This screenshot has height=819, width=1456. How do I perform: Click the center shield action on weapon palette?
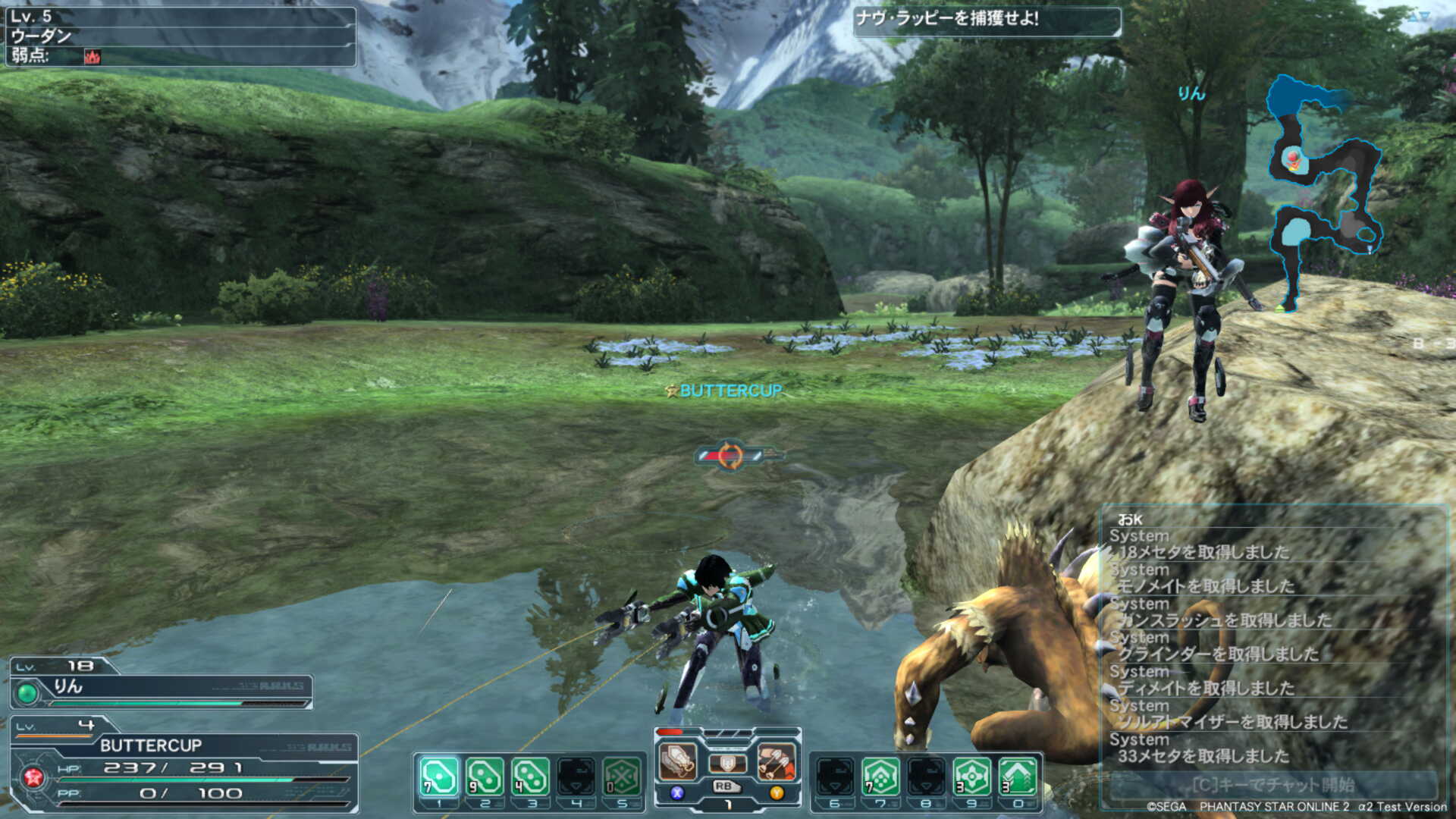[726, 762]
